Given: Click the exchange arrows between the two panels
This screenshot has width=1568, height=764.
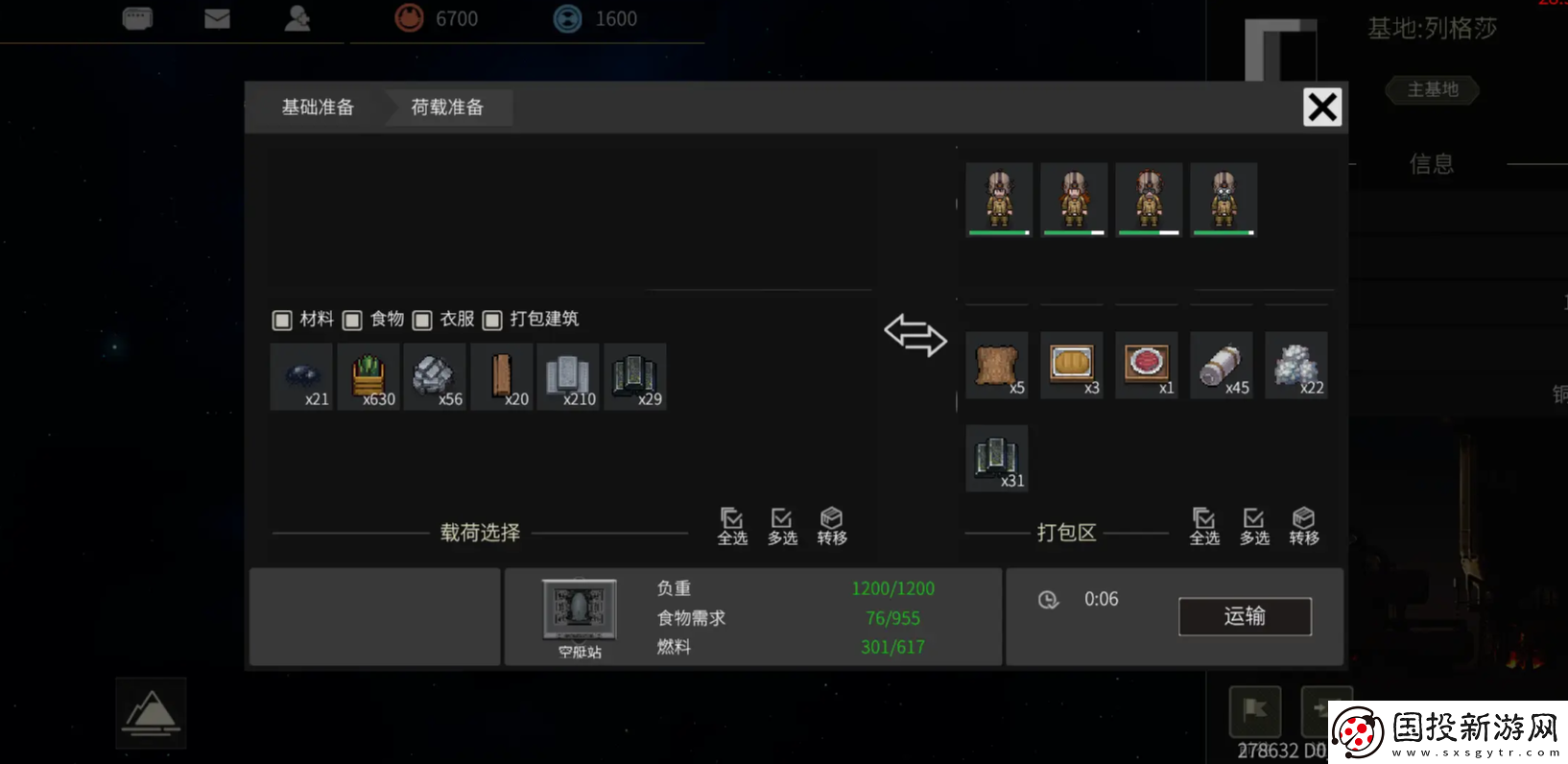Looking at the screenshot, I should tap(915, 337).
